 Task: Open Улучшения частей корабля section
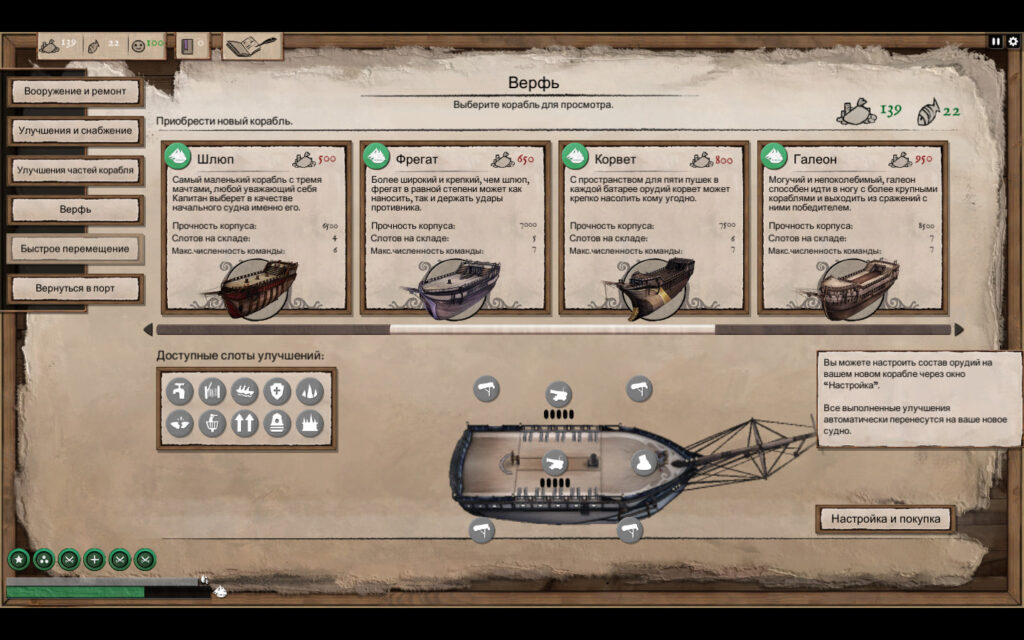[x=75, y=170]
